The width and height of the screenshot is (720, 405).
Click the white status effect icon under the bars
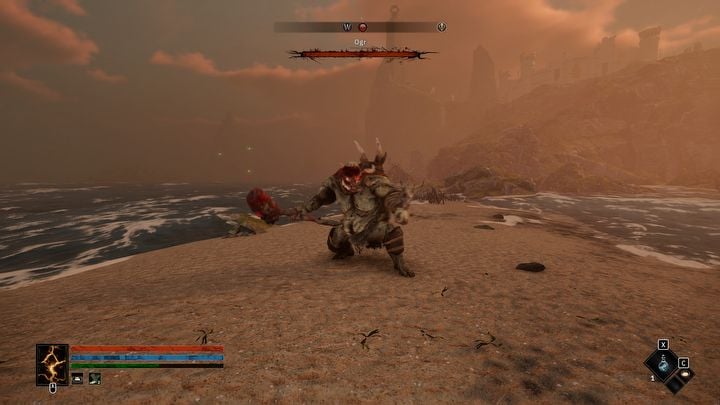point(78,378)
